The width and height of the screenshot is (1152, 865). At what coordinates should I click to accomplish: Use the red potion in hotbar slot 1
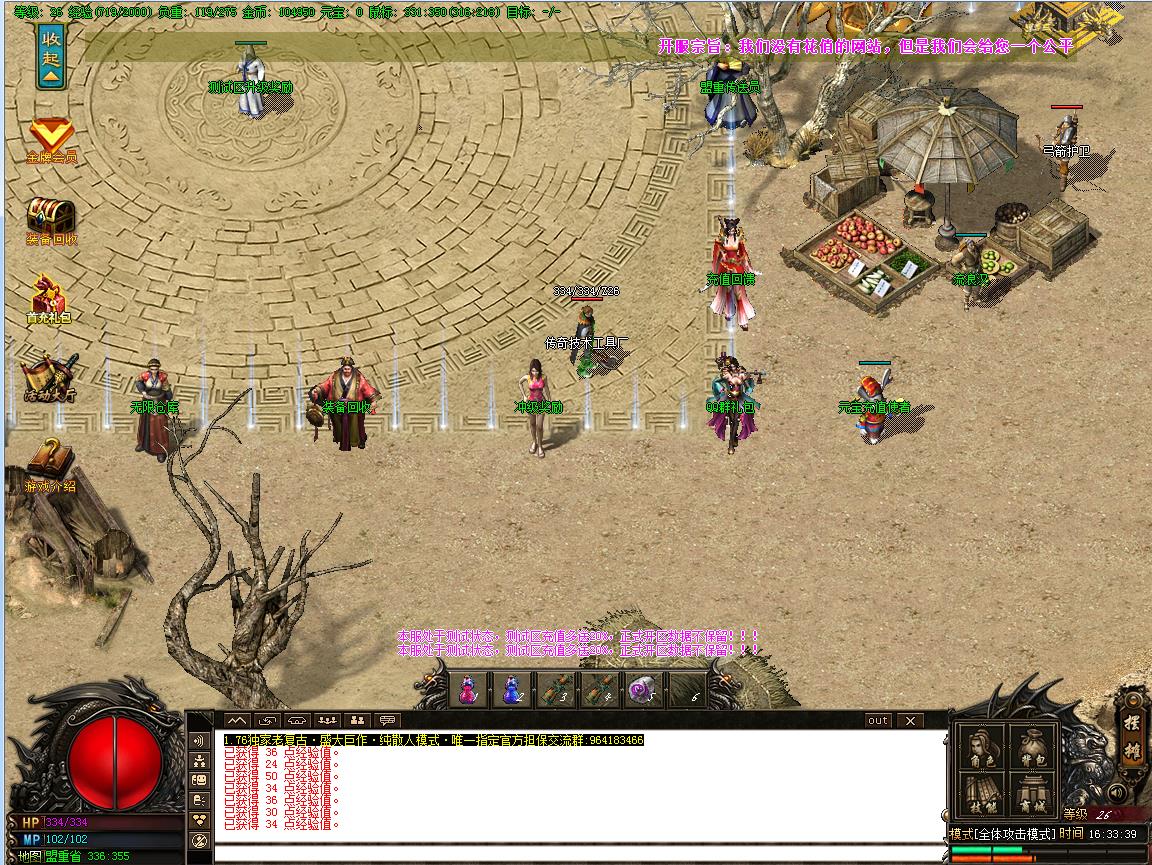click(467, 689)
